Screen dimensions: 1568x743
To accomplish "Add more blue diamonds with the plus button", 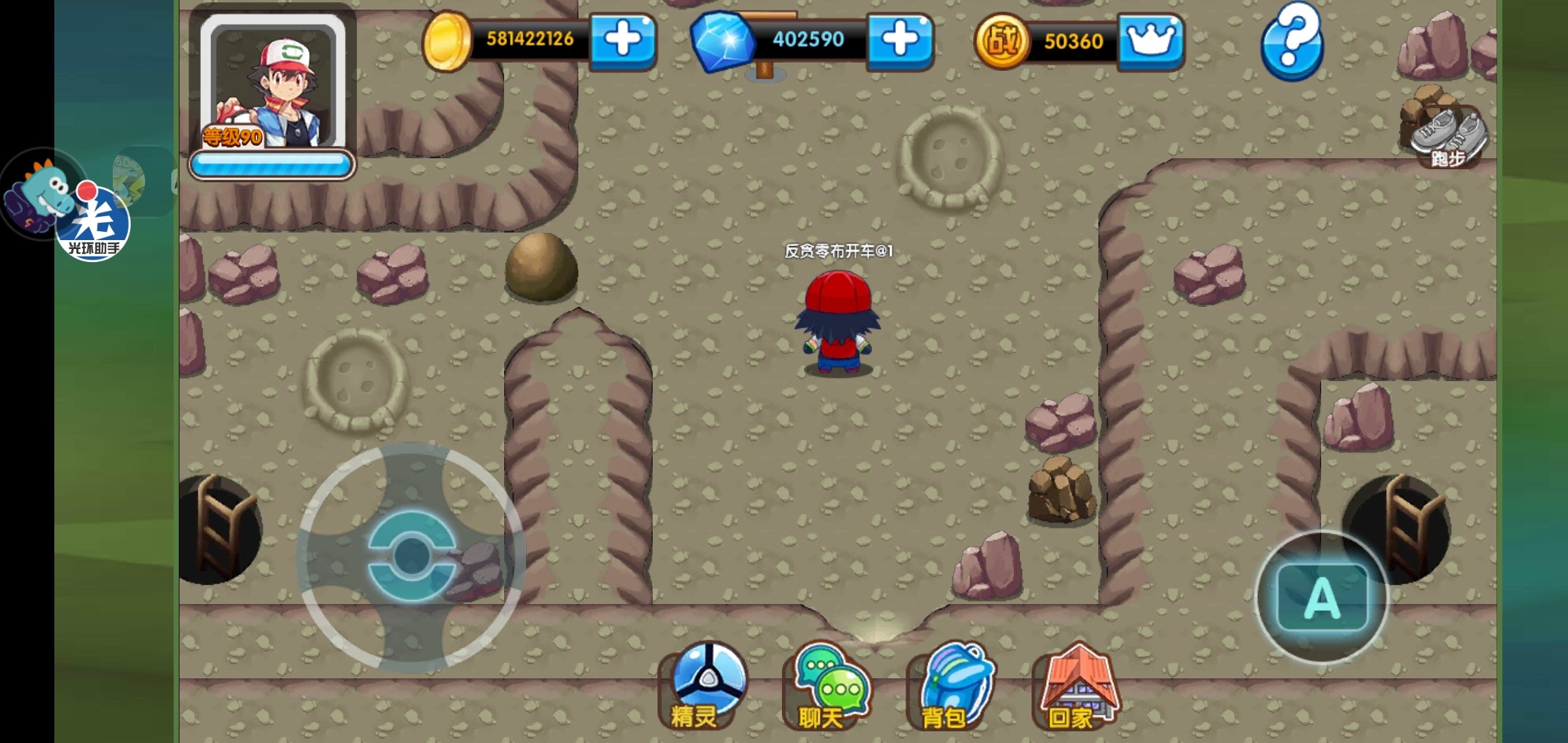I will coord(900,40).
